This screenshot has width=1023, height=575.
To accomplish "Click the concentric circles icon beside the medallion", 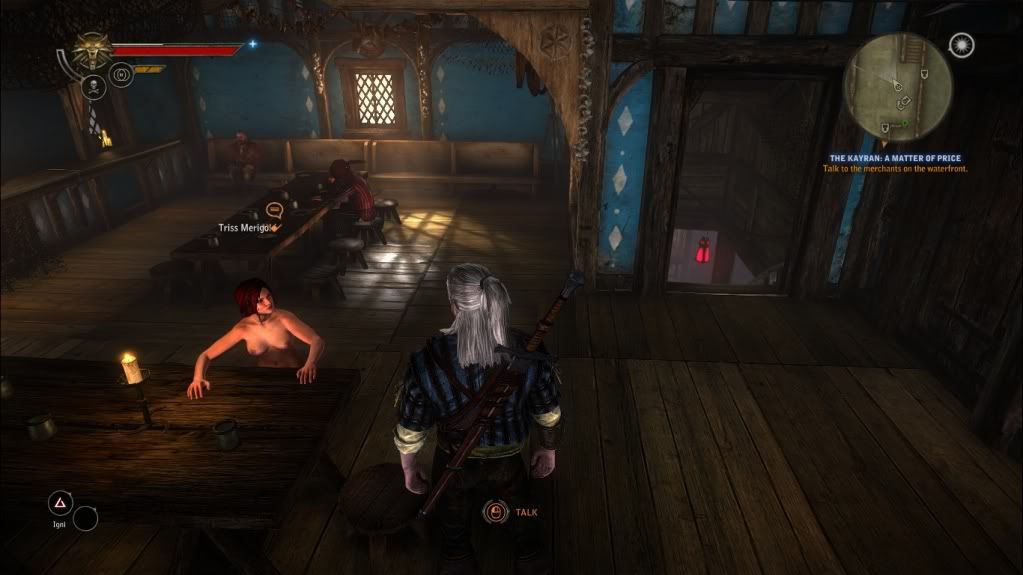I will pos(121,73).
